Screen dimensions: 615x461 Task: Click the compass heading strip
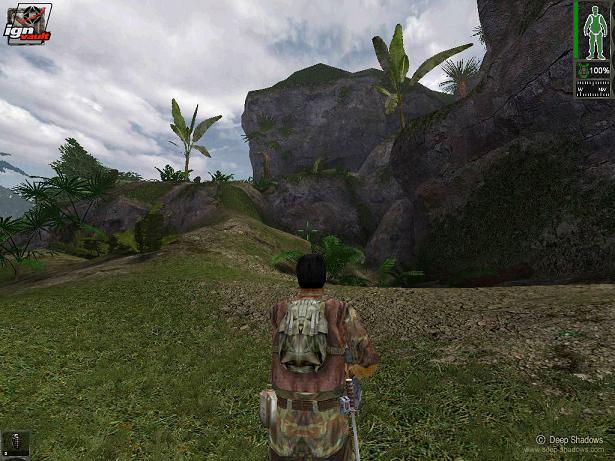click(592, 87)
